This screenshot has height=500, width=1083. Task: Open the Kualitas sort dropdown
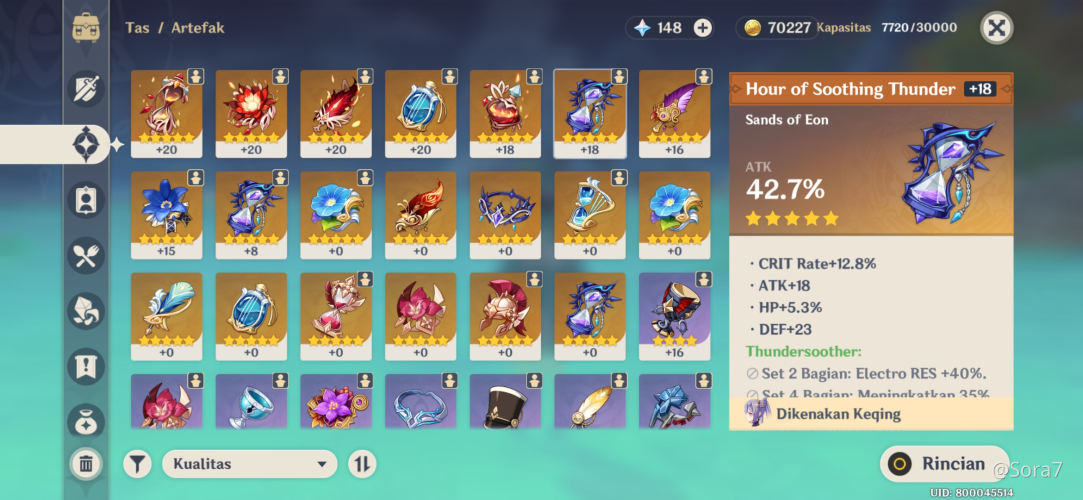[x=250, y=464]
